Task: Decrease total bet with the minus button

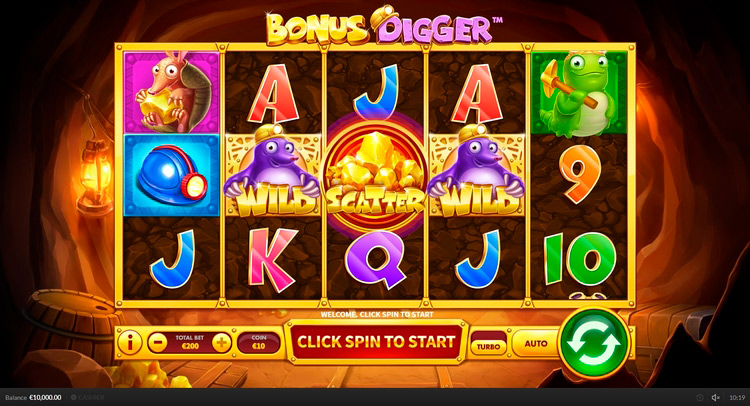Action: pyautogui.click(x=156, y=342)
